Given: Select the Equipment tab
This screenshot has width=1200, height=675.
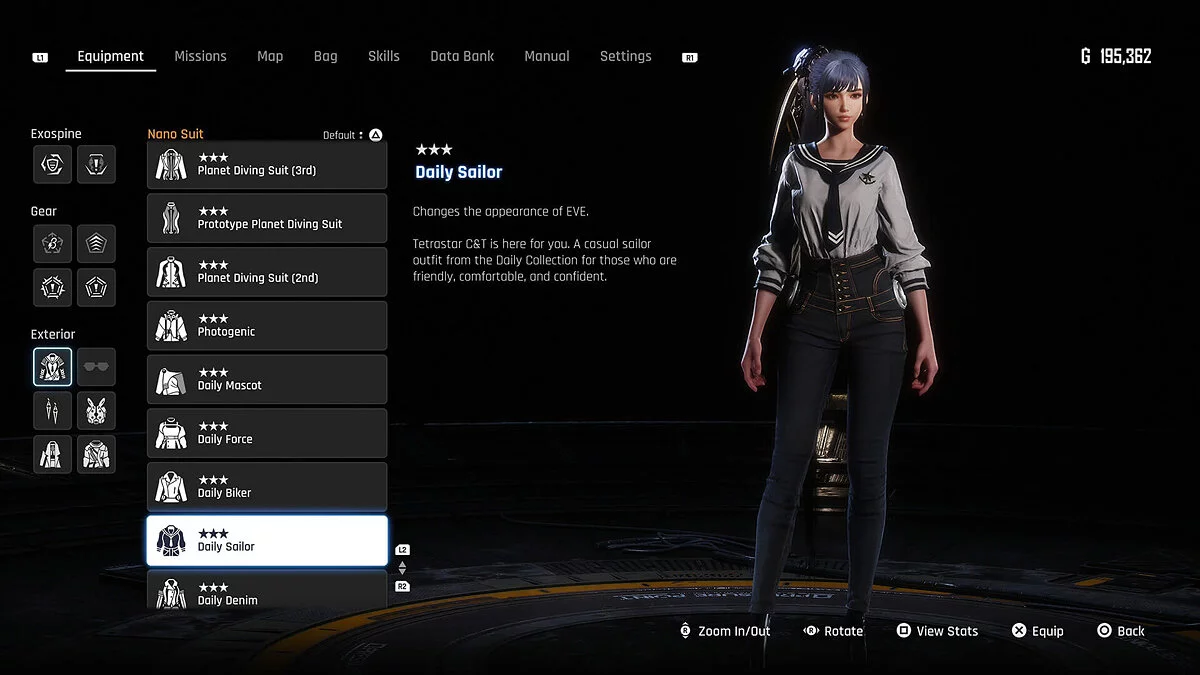Looking at the screenshot, I should pyautogui.click(x=110, y=56).
